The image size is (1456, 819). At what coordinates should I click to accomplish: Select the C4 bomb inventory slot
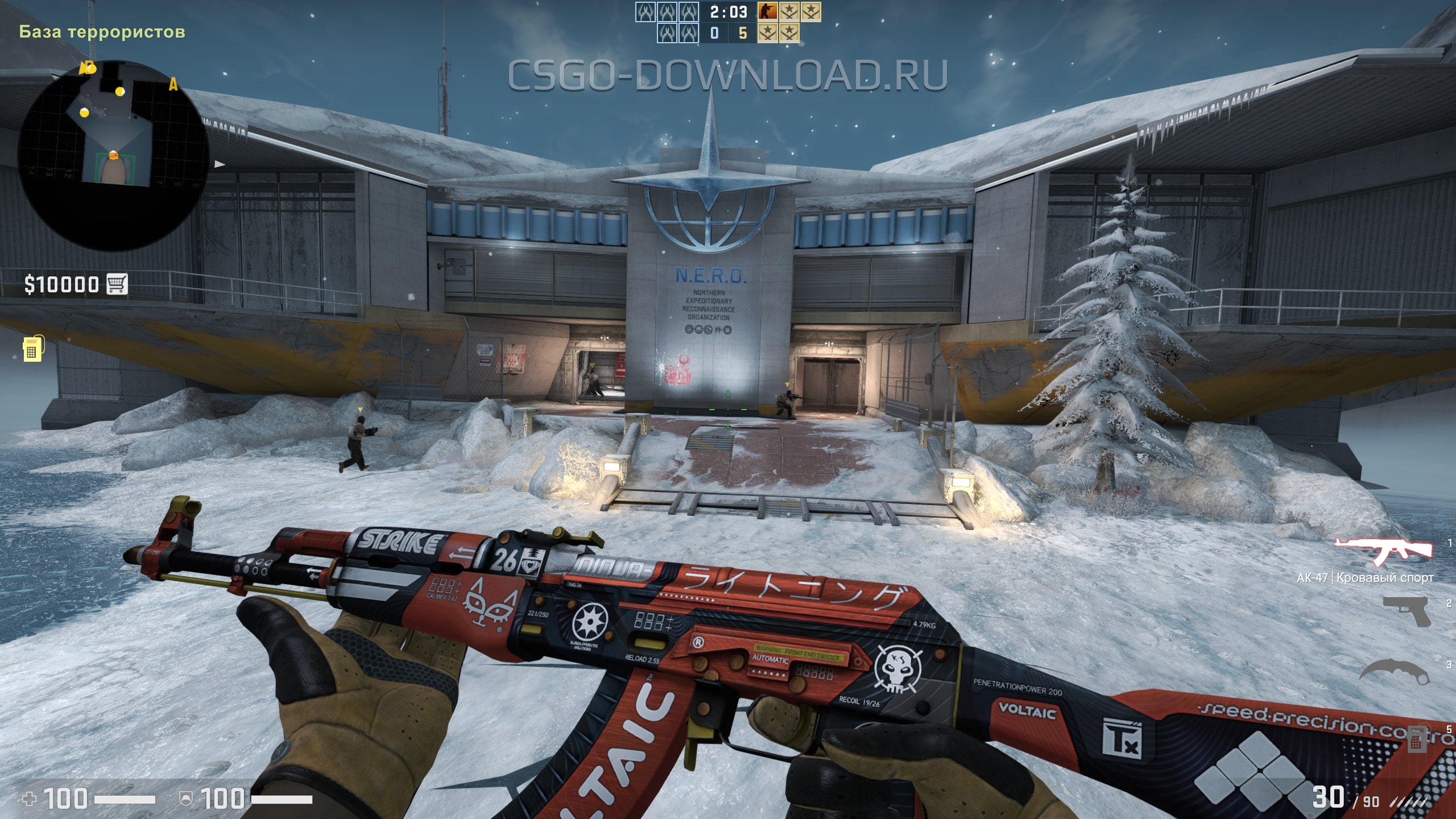1416,739
